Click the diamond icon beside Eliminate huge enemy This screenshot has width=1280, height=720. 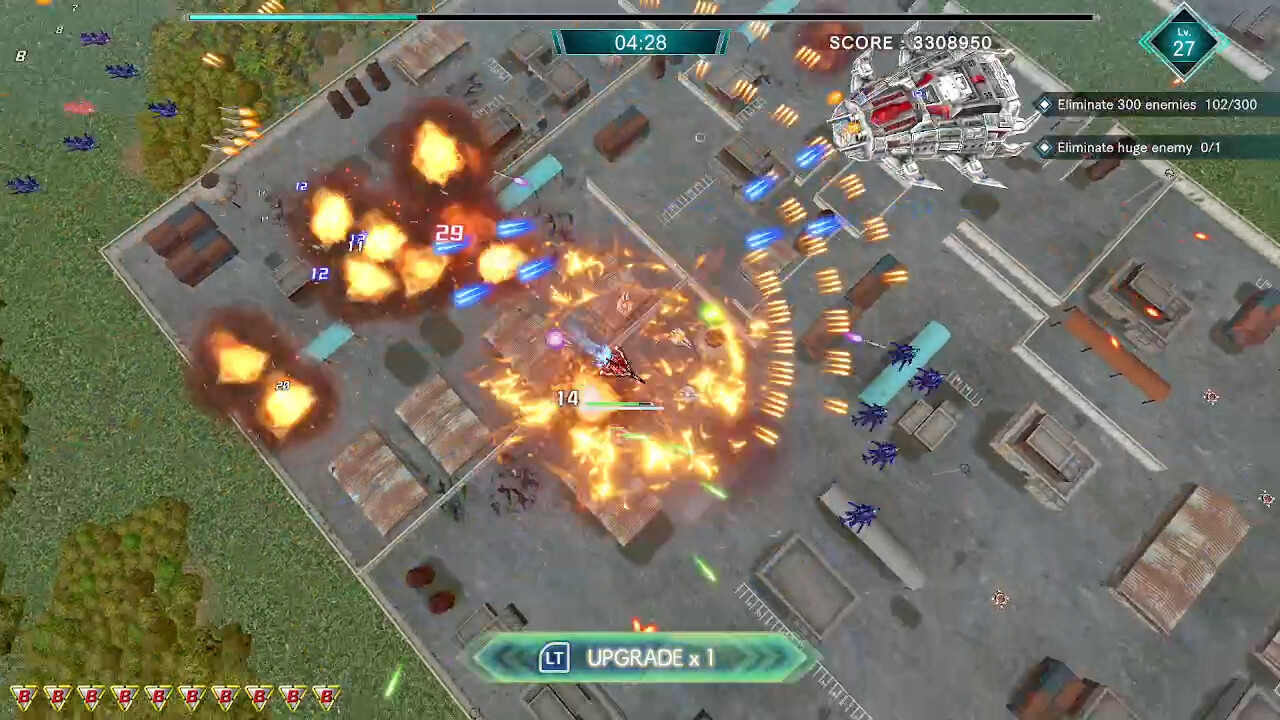pyautogui.click(x=1045, y=147)
